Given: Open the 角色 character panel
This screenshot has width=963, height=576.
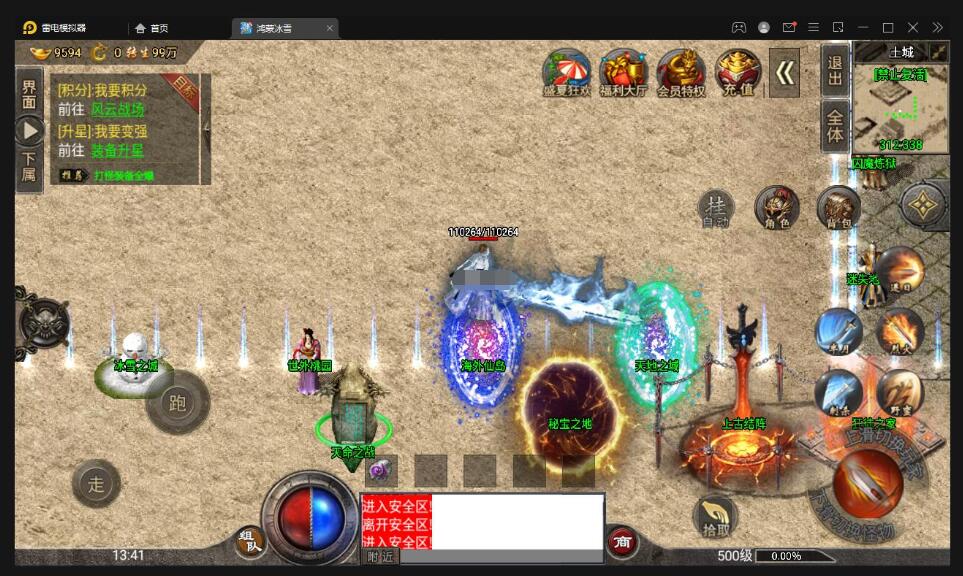Looking at the screenshot, I should point(777,208).
